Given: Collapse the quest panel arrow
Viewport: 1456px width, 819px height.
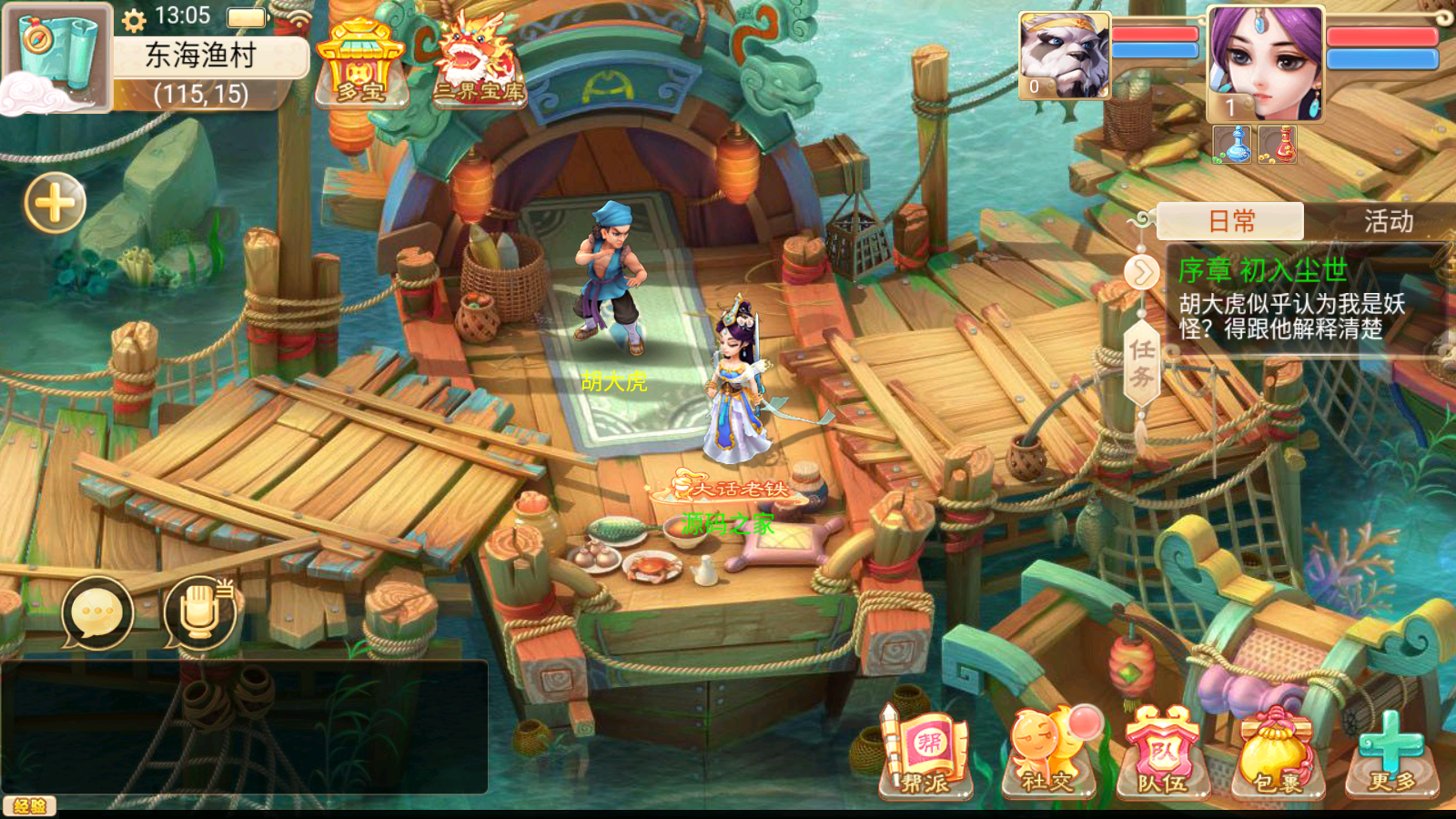Looking at the screenshot, I should pyautogui.click(x=1141, y=272).
